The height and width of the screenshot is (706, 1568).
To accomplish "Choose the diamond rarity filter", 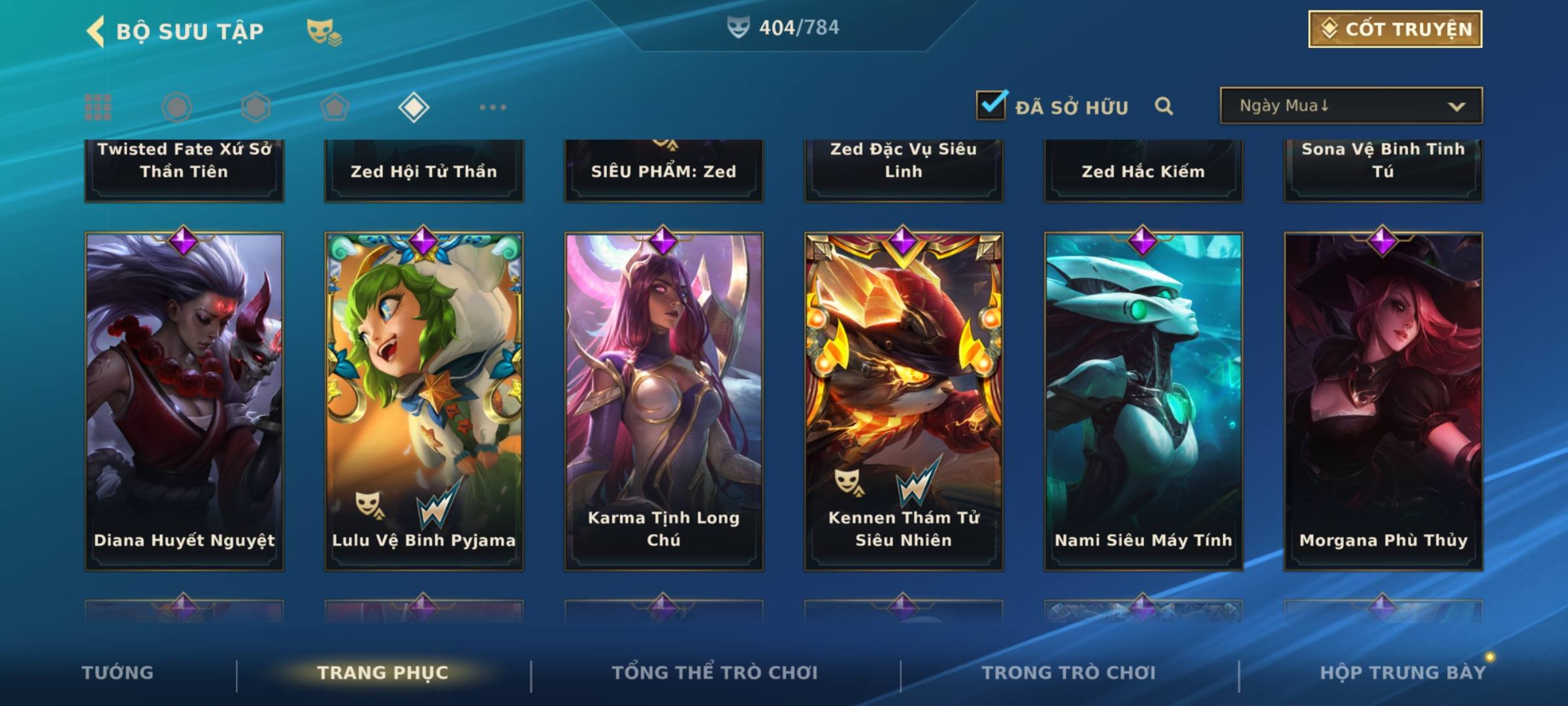I will point(414,107).
